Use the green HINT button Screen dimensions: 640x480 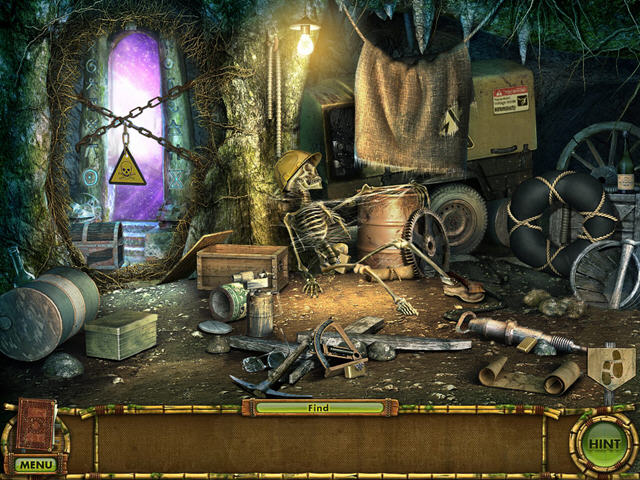(x=603, y=443)
